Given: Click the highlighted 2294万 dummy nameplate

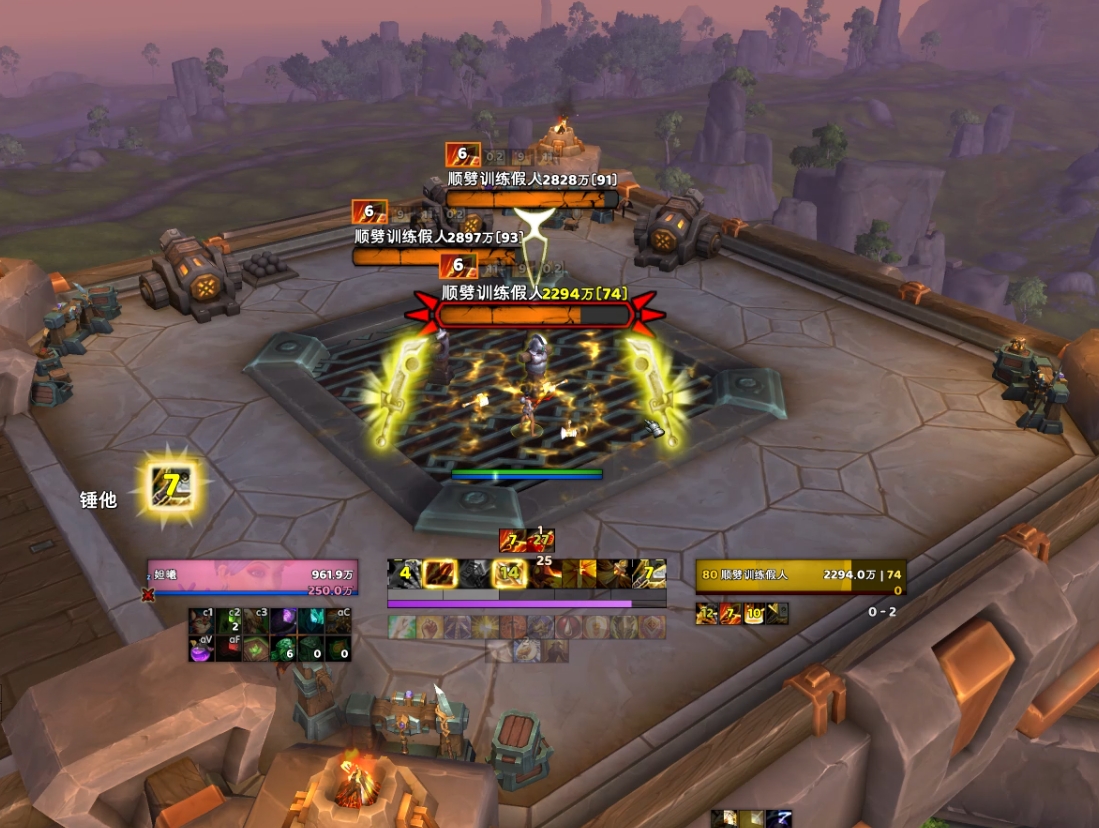Looking at the screenshot, I should click(535, 315).
